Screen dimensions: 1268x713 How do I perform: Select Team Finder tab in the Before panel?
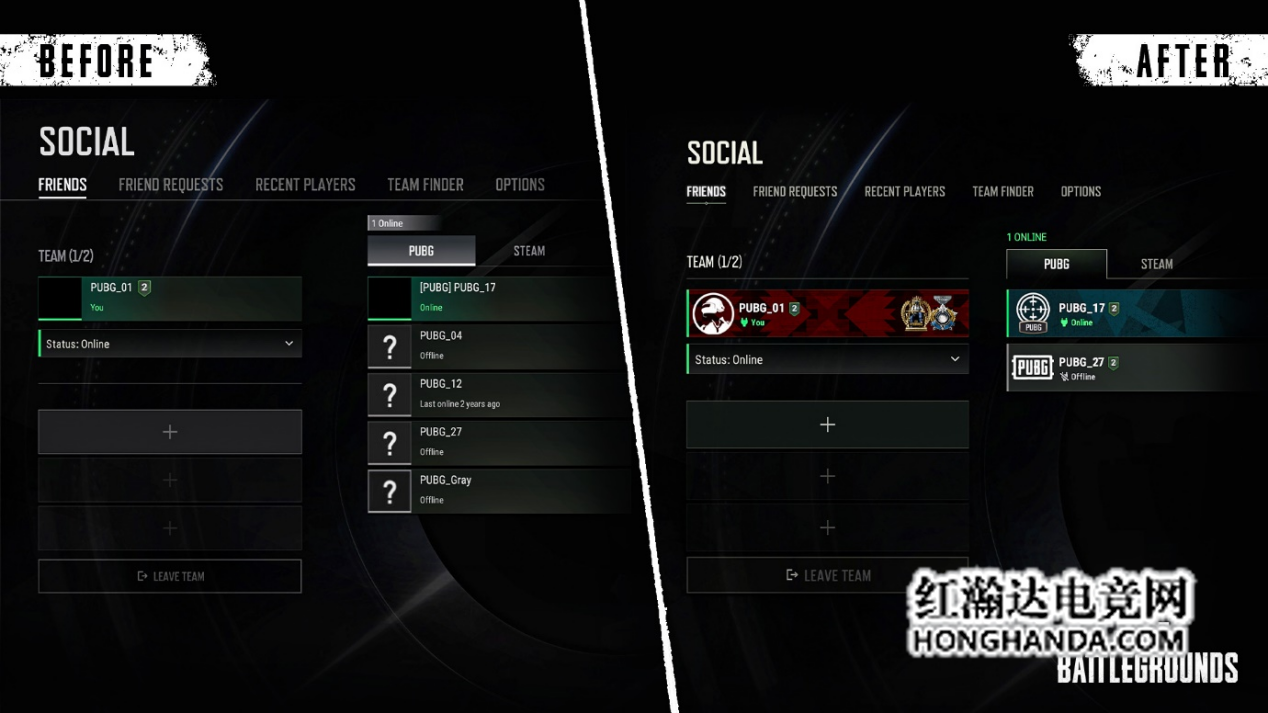click(x=425, y=185)
